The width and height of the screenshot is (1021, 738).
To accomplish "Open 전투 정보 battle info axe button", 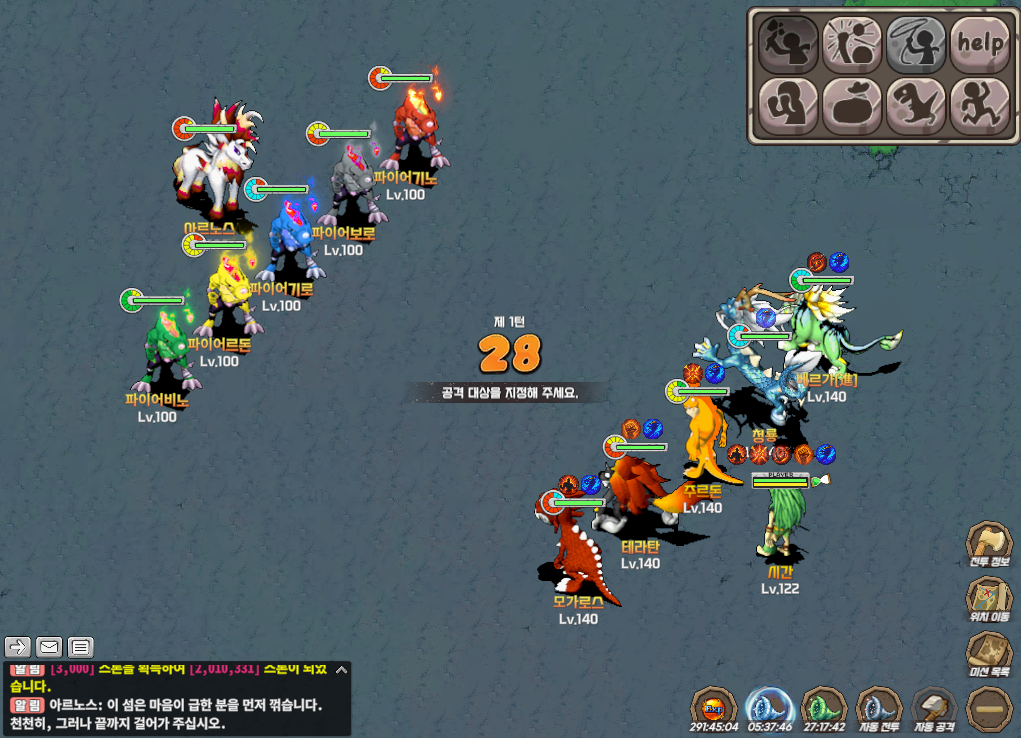I will pyautogui.click(x=989, y=545).
